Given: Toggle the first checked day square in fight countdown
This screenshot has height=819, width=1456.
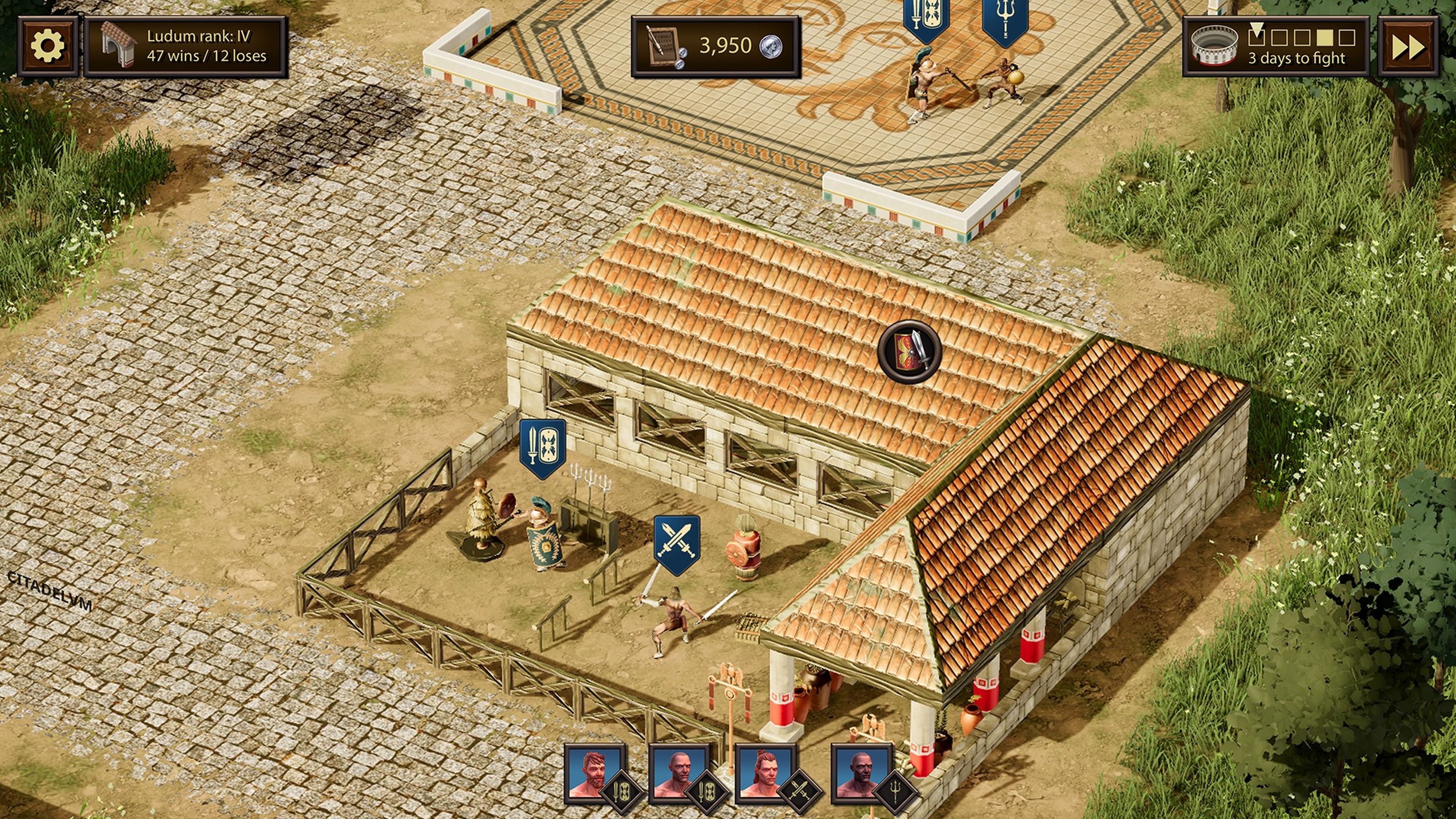Looking at the screenshot, I should (1257, 38).
